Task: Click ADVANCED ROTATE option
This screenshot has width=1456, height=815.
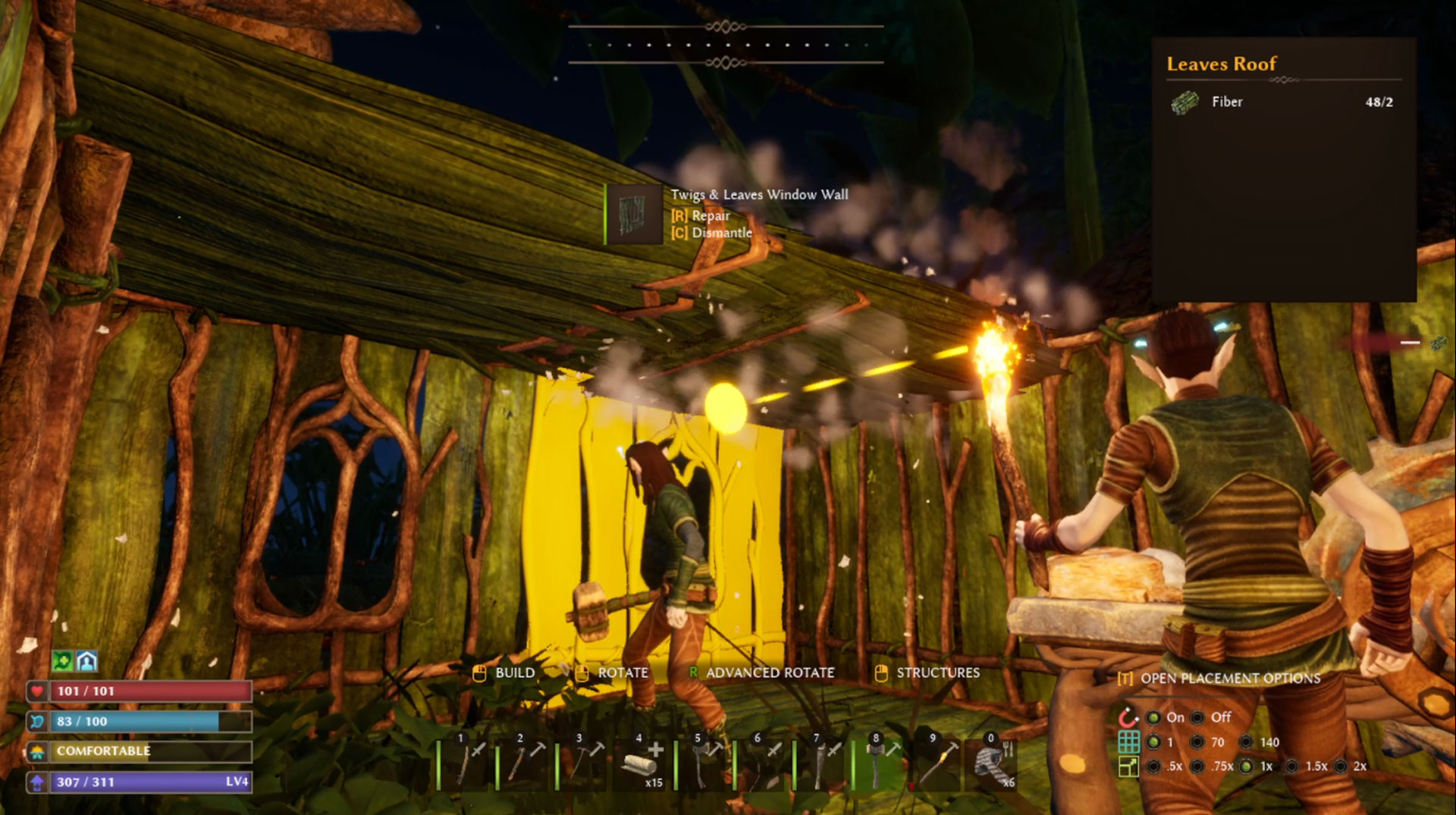Action: (x=770, y=672)
